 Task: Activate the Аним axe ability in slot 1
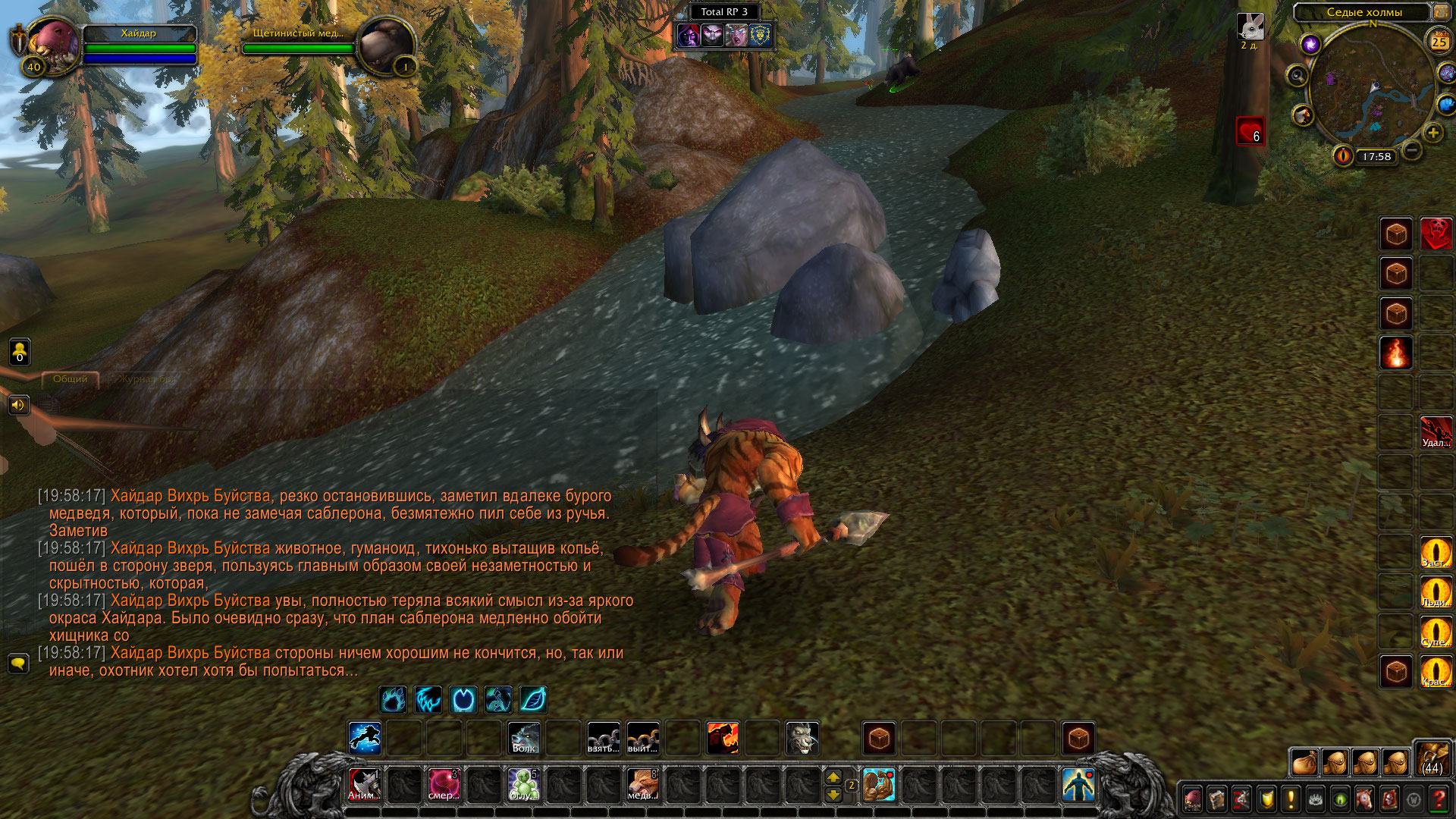tap(364, 785)
